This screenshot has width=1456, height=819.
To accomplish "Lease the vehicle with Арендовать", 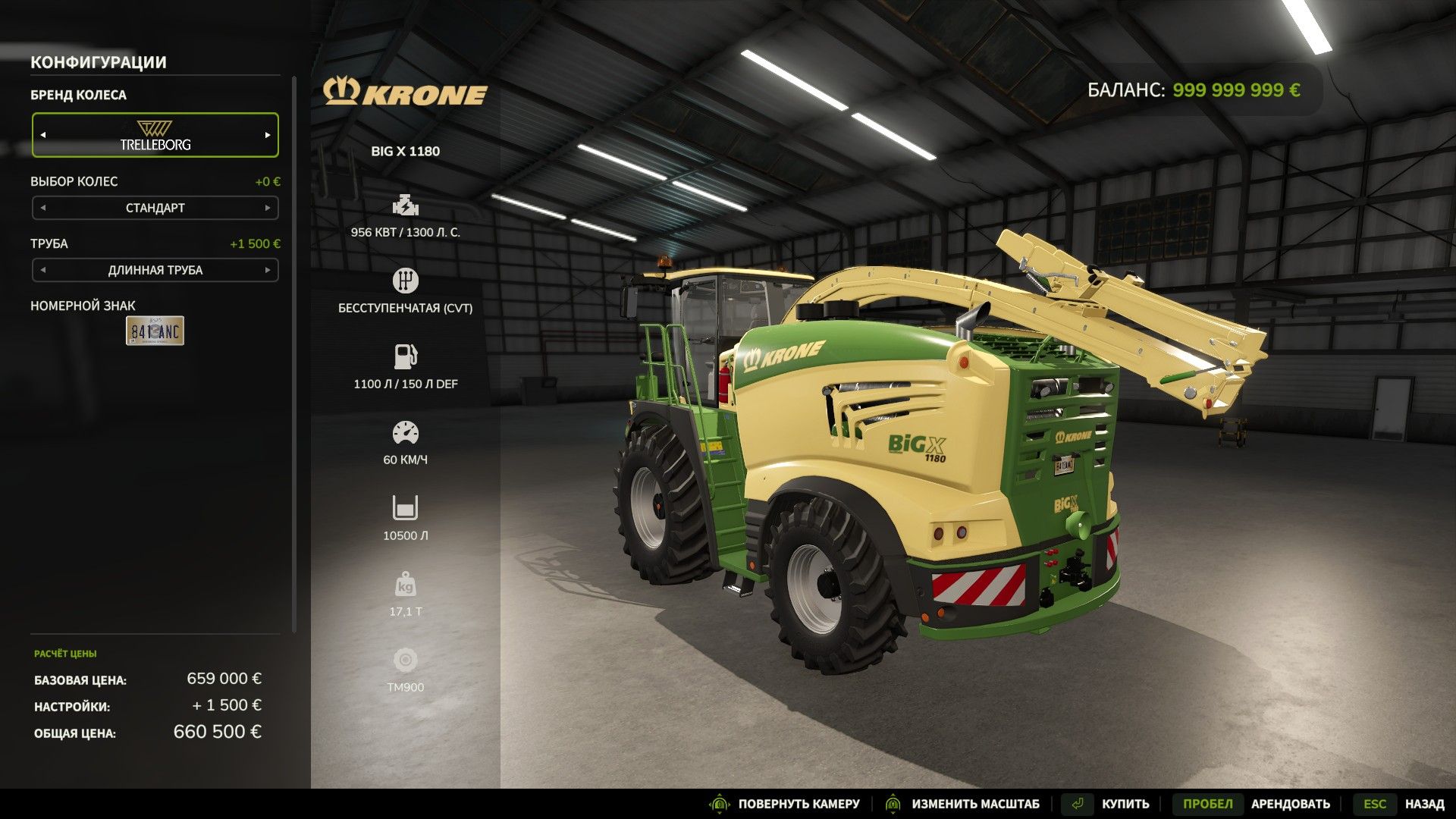I will coord(1290,804).
